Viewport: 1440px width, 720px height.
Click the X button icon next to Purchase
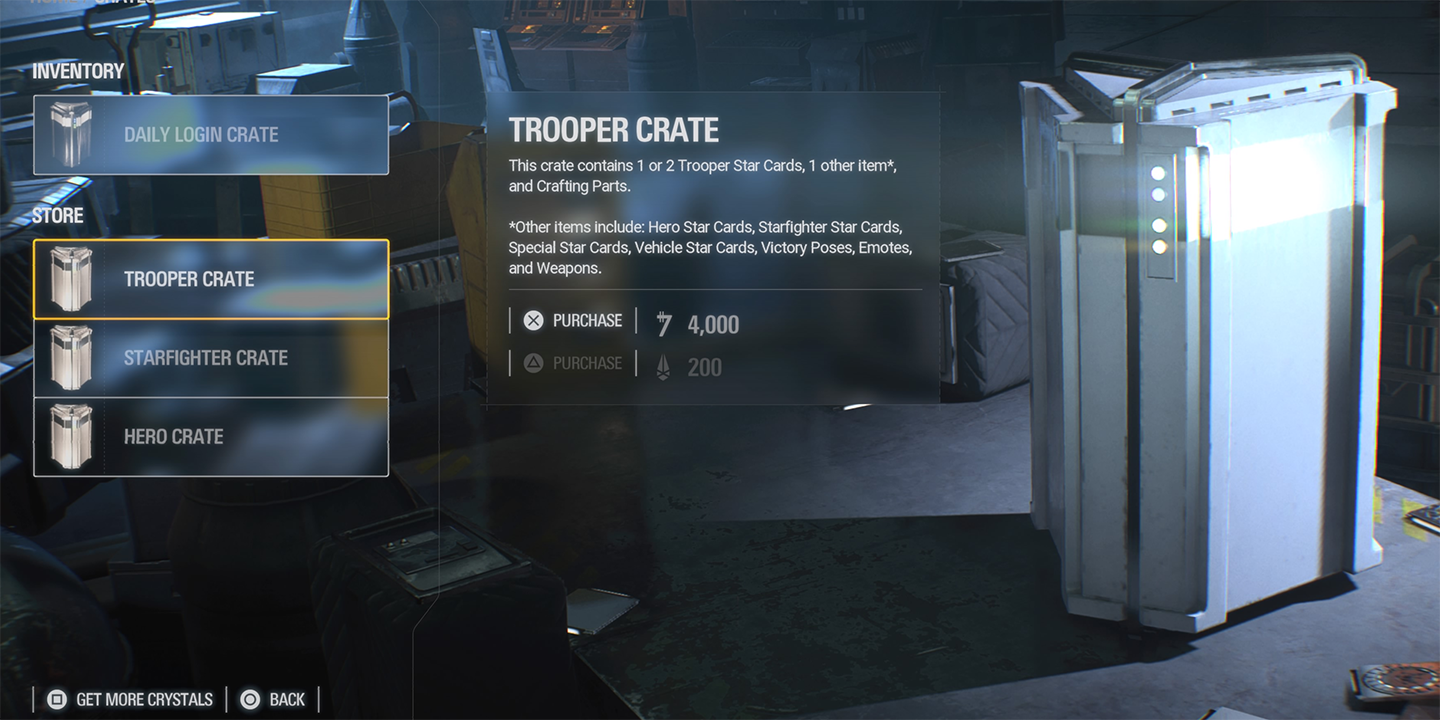point(533,320)
